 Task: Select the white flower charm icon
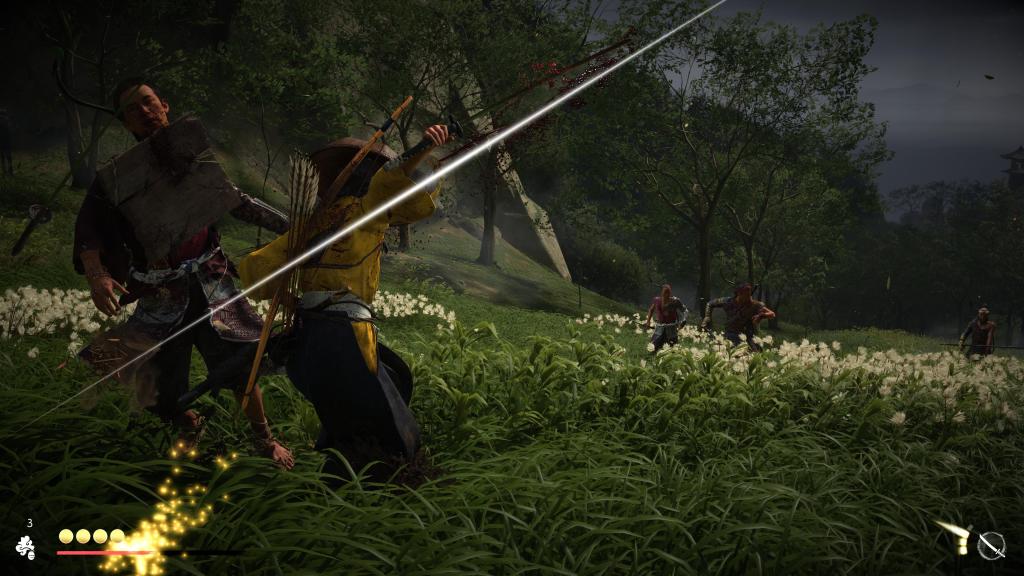pos(25,546)
